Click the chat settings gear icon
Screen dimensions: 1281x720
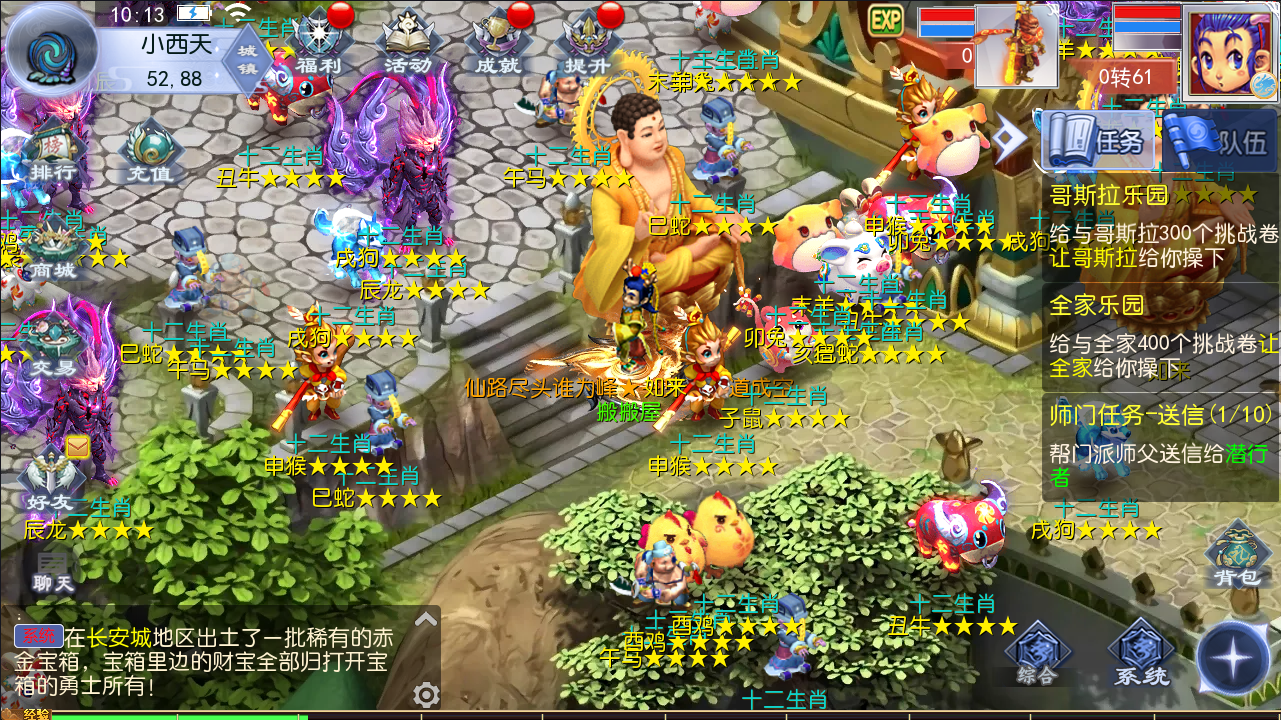click(427, 694)
